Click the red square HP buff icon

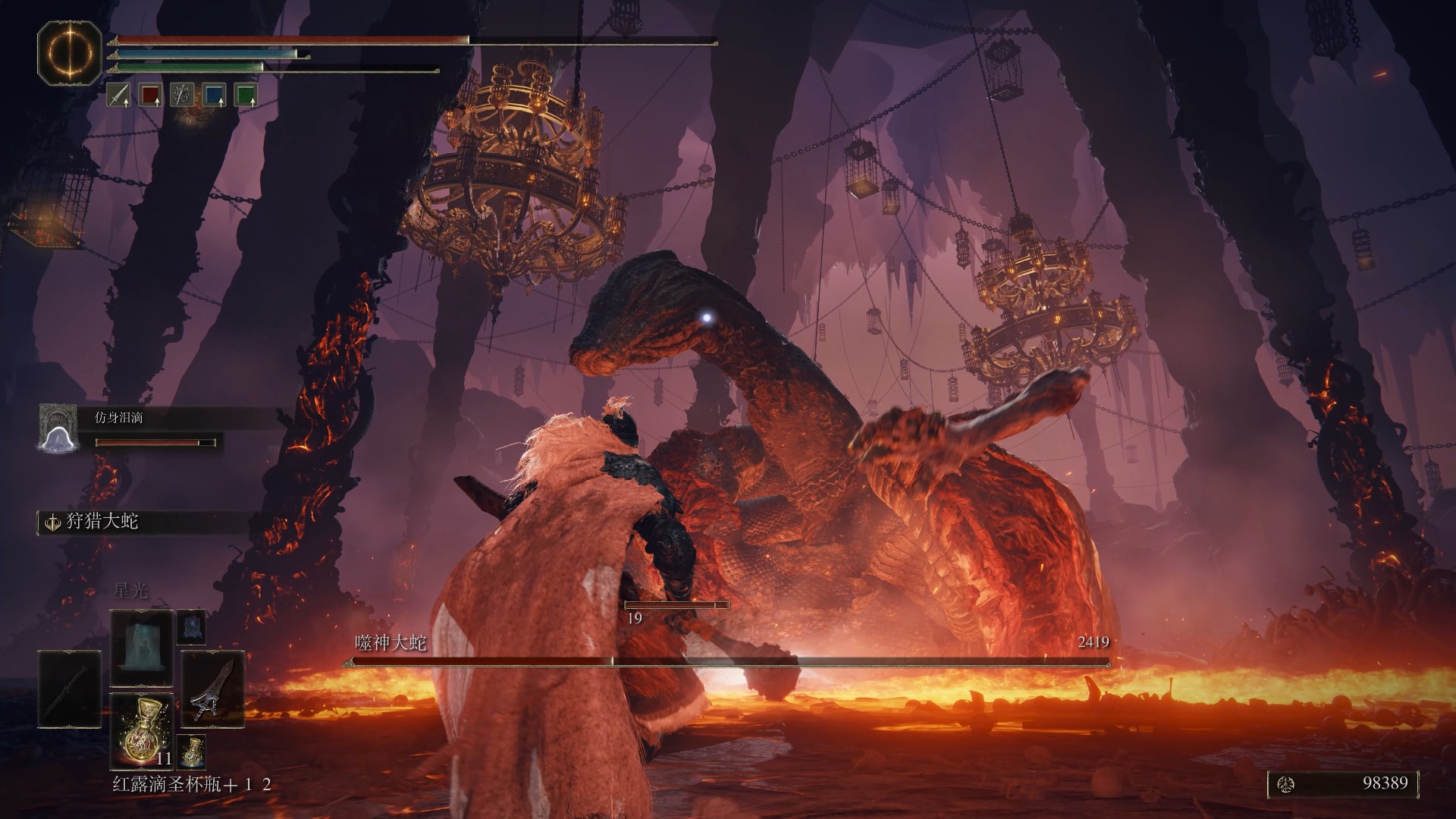[x=151, y=95]
